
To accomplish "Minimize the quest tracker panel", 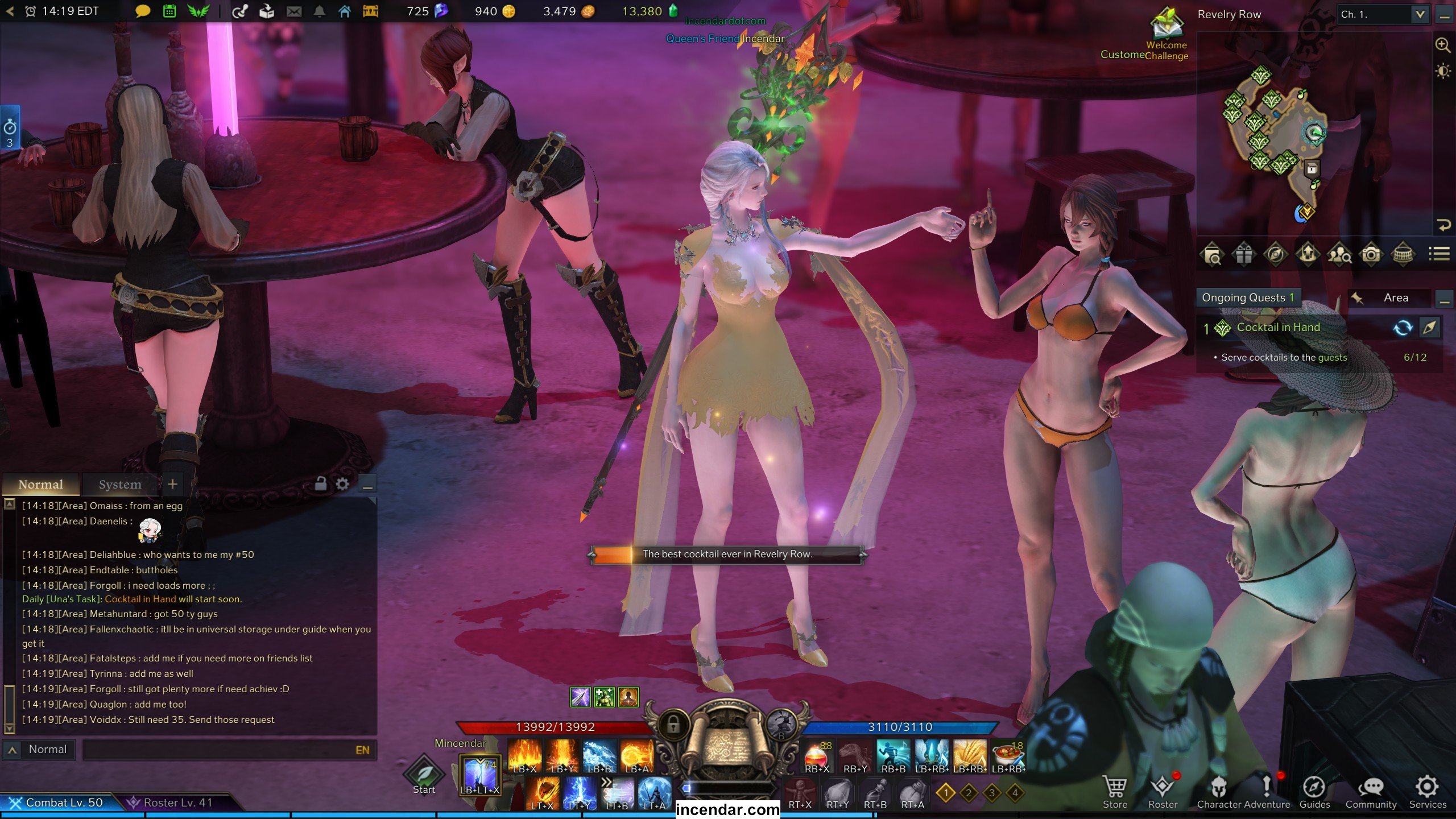I will click(x=1443, y=299).
